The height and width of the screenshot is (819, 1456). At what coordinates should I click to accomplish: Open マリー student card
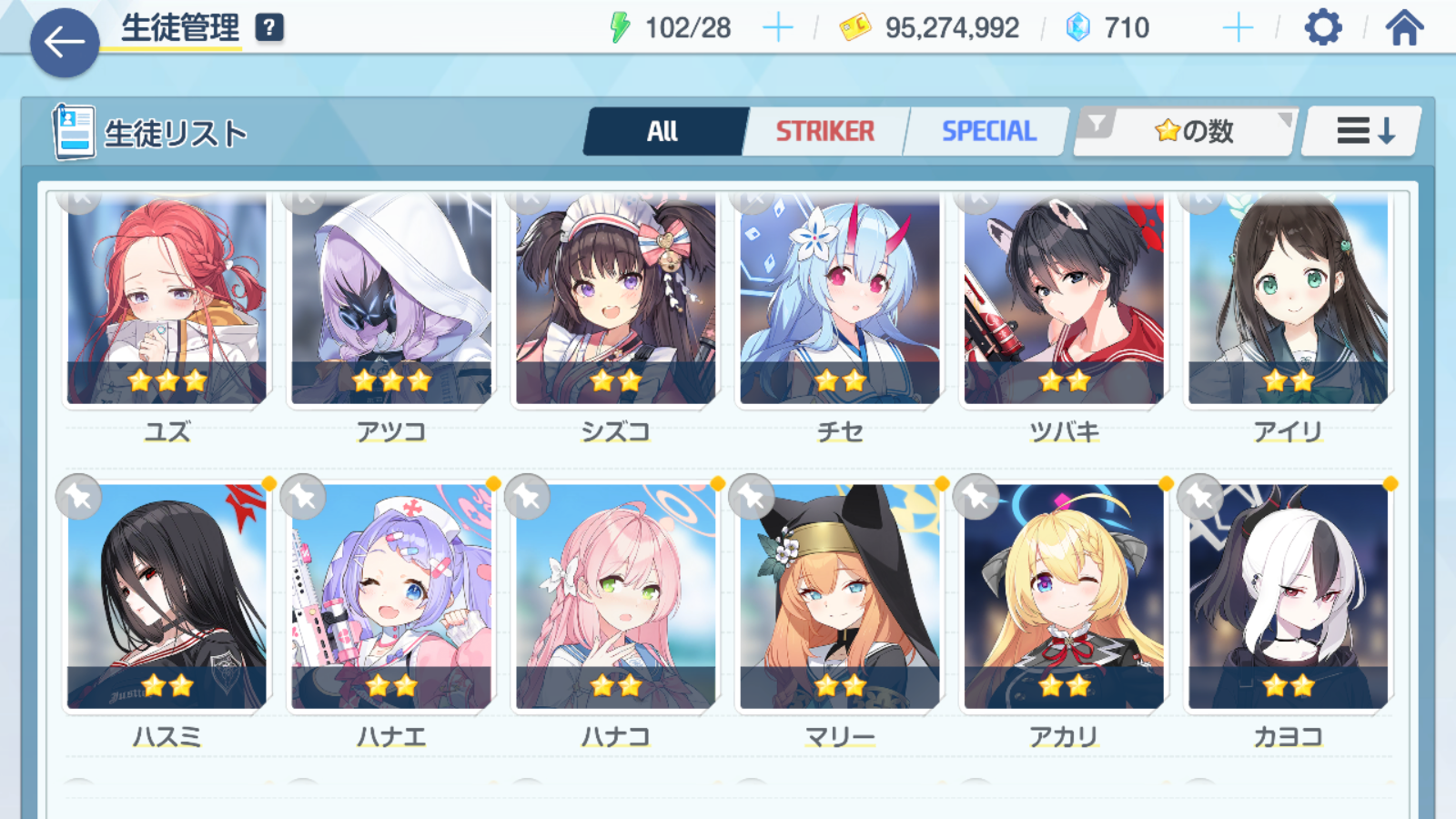point(840,596)
